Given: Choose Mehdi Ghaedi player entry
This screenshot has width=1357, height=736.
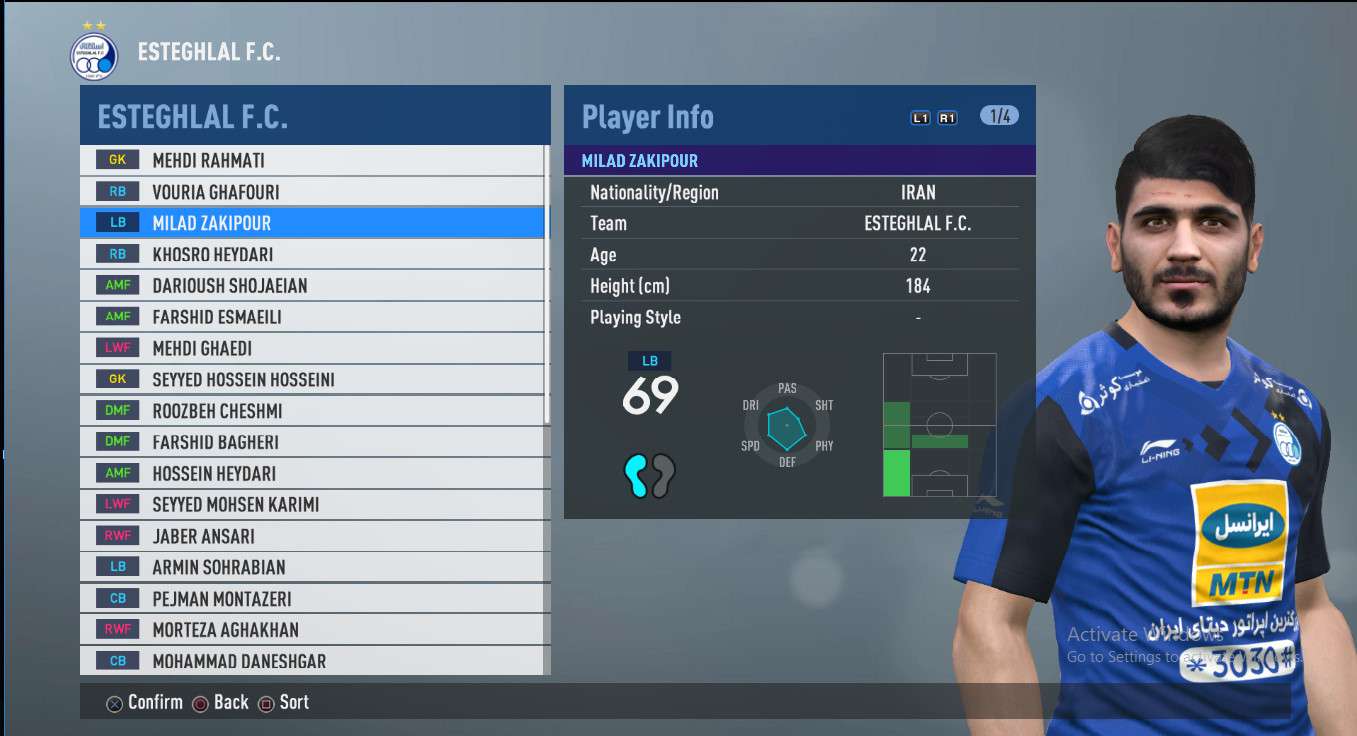Looking at the screenshot, I should tap(312, 348).
